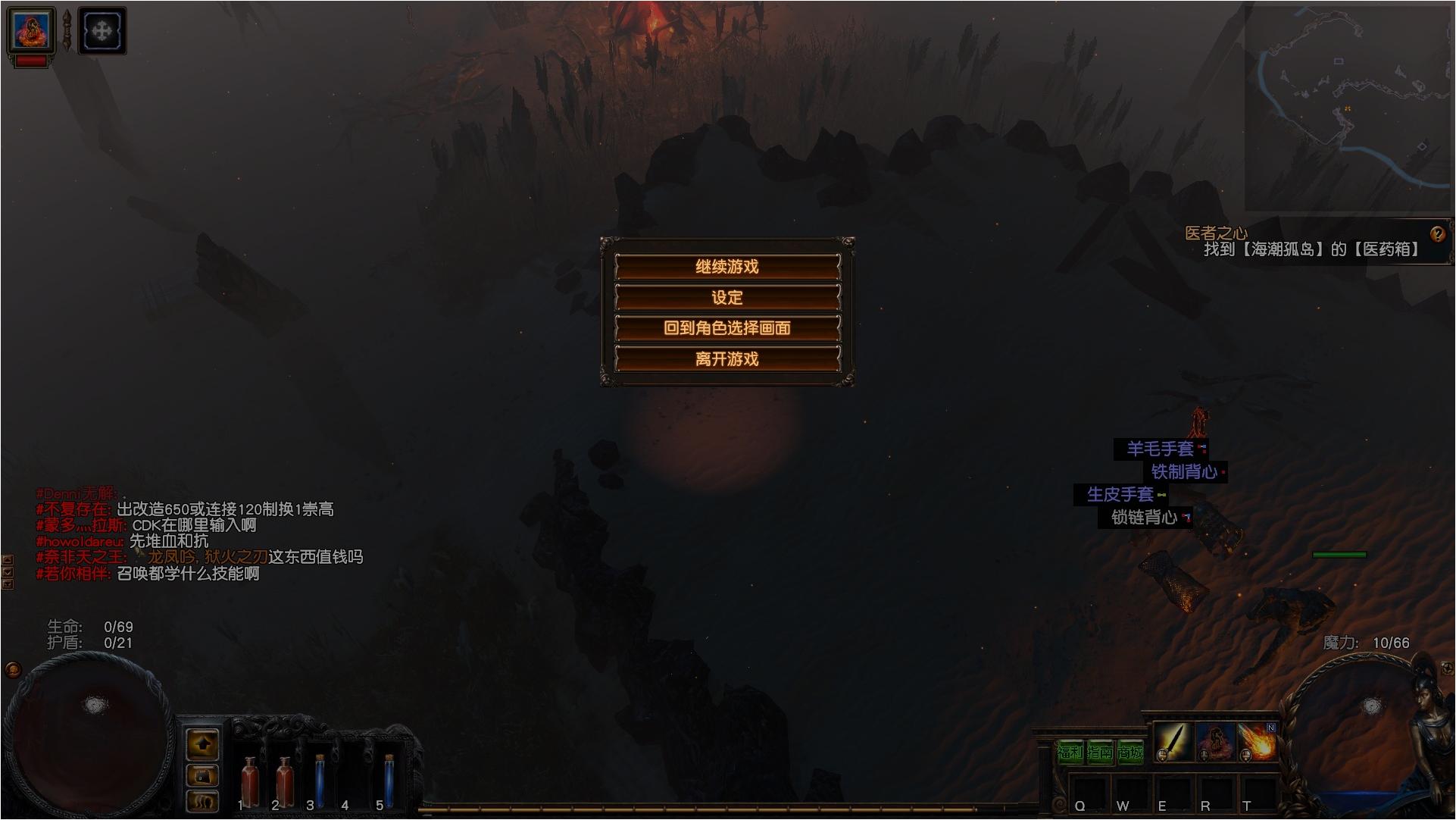The image size is (1456, 820).
Task: Select the fireball skill icon
Action: pyautogui.click(x=1258, y=741)
